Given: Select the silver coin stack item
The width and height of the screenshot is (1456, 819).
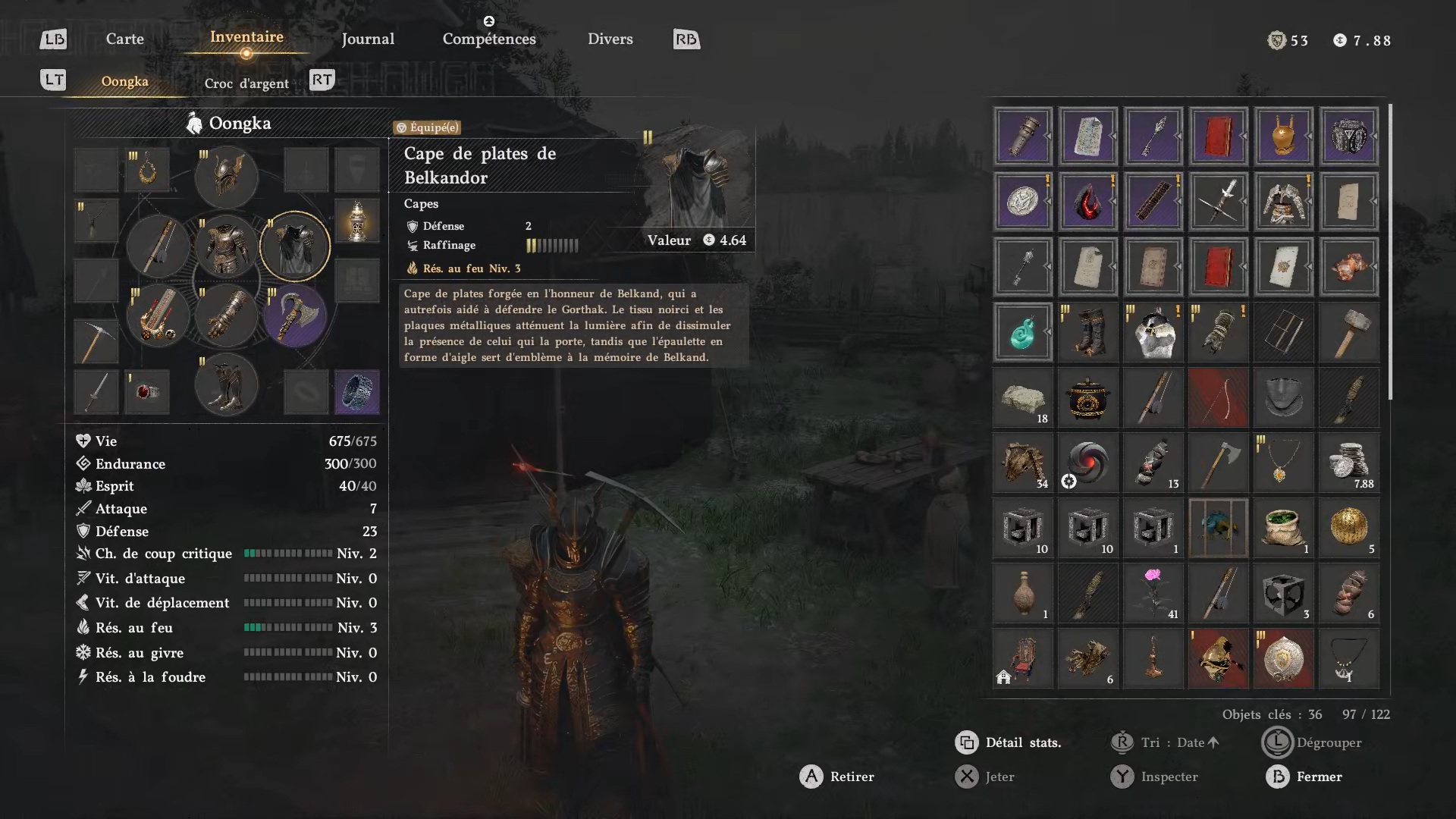Looking at the screenshot, I should pos(1348,463).
